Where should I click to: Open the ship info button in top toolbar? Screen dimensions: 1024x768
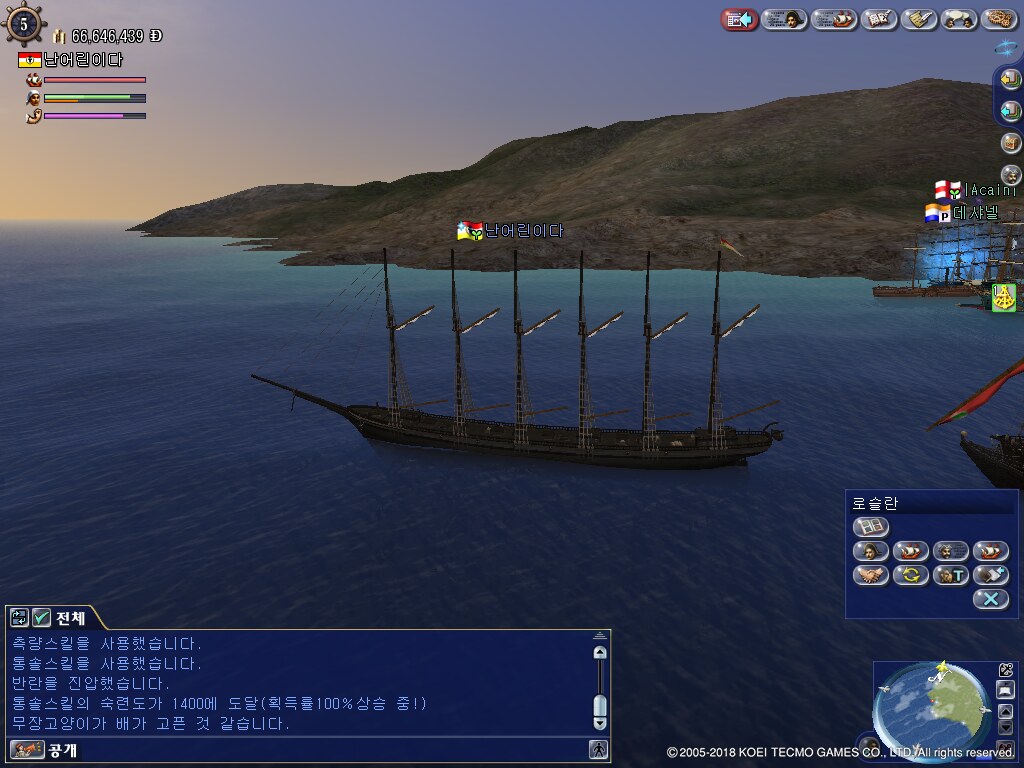(834, 19)
